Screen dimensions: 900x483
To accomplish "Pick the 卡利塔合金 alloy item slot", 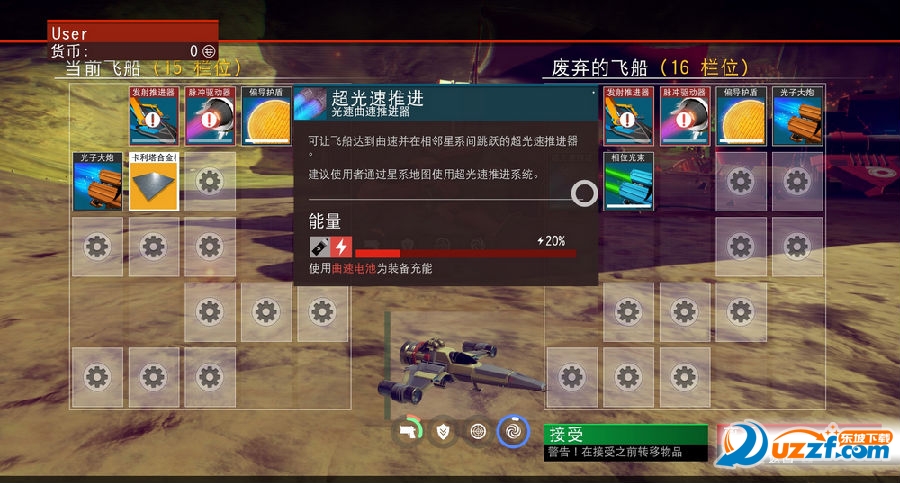I will (x=153, y=181).
